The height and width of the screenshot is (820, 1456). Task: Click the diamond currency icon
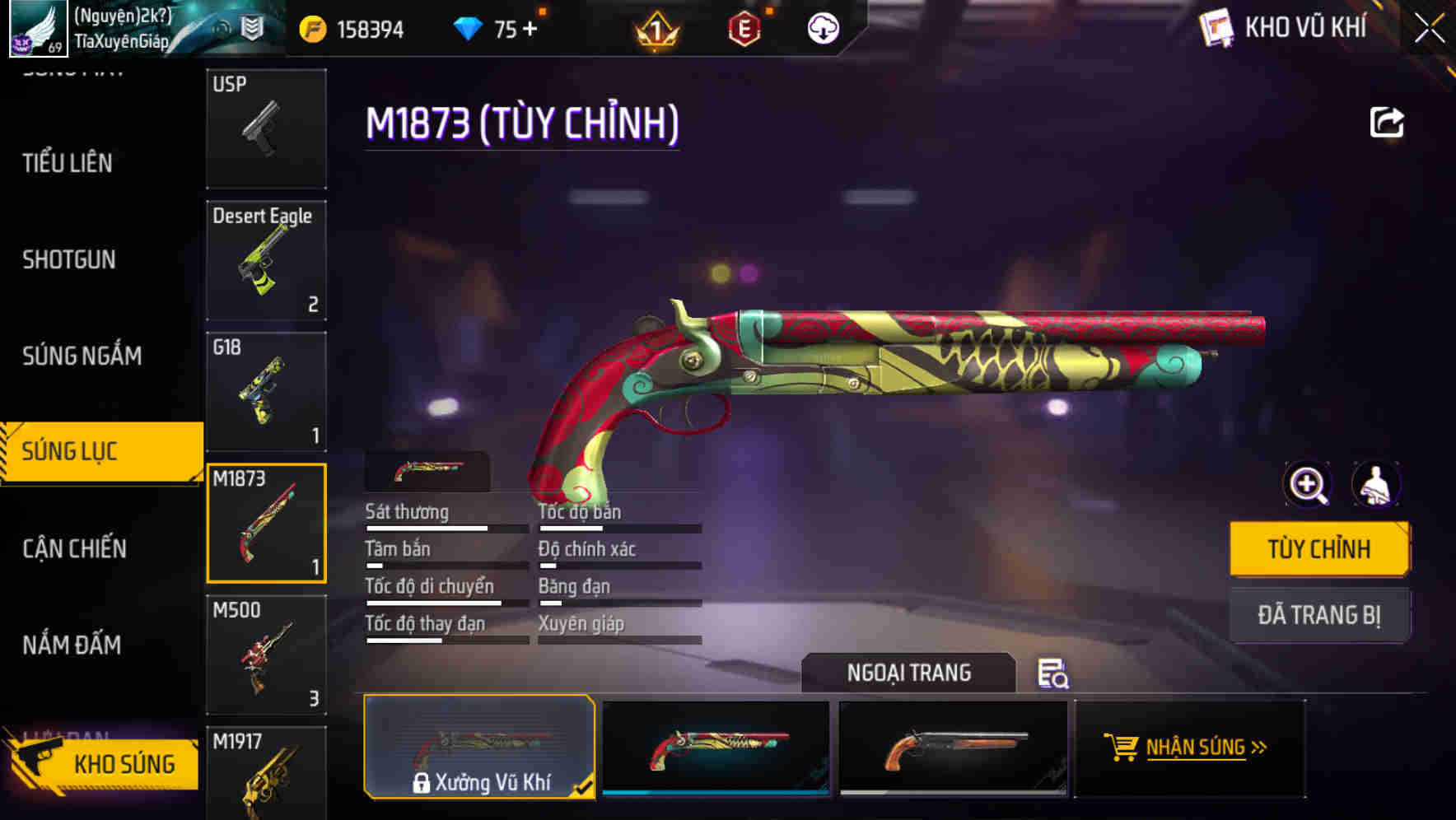[x=469, y=27]
